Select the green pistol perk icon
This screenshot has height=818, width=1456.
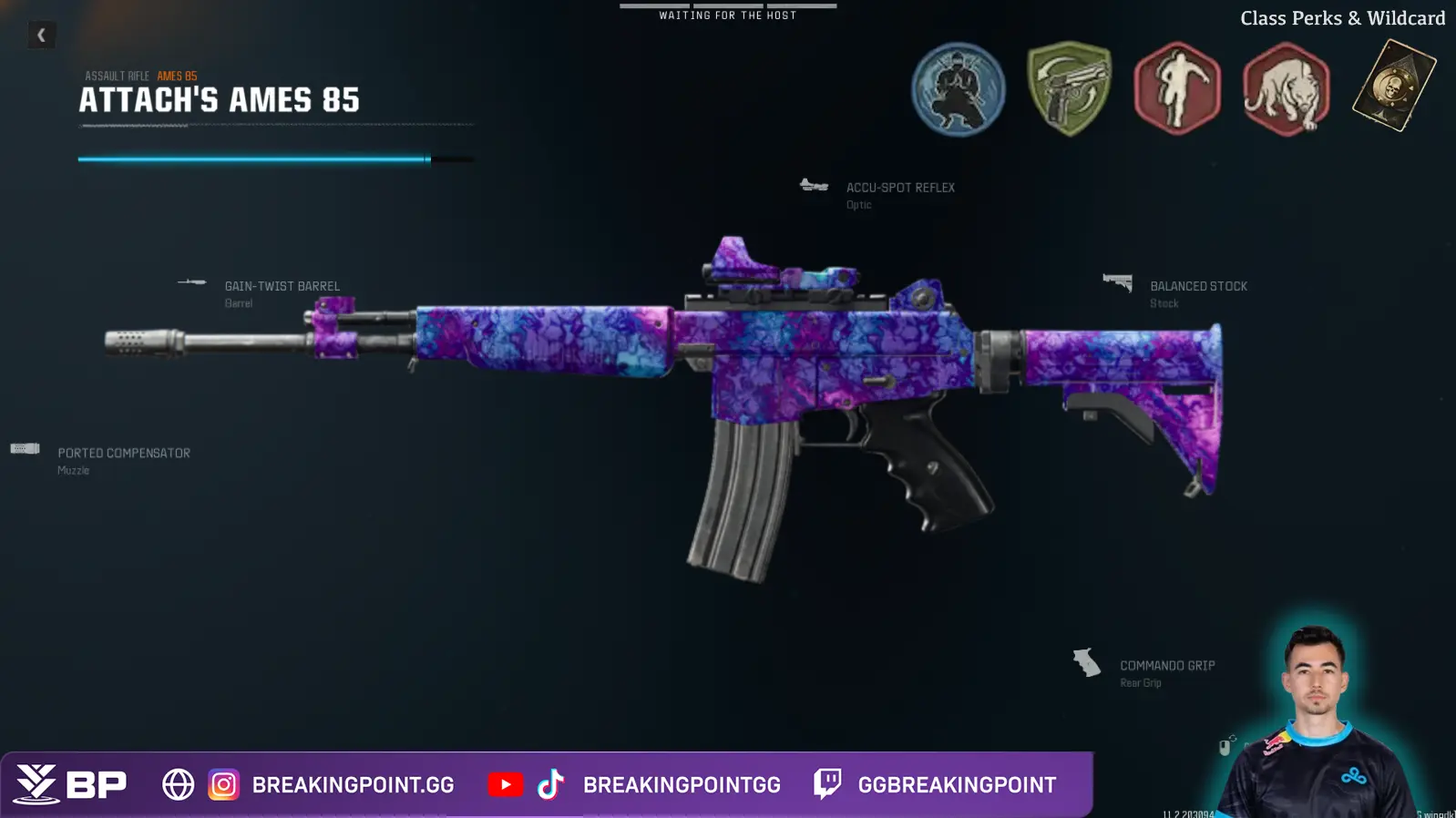pos(1069,89)
